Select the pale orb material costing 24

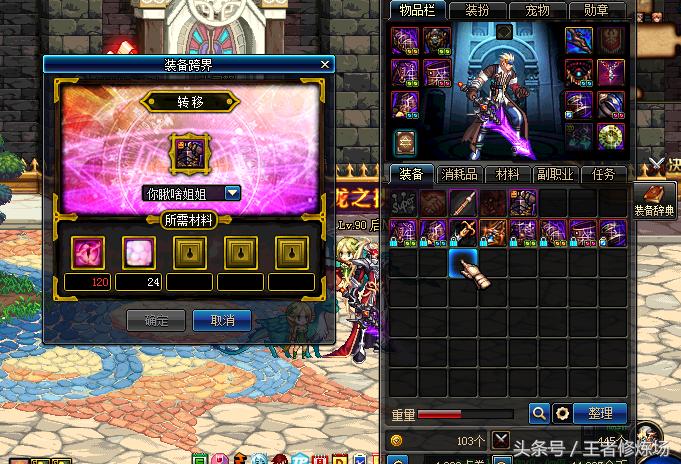pyautogui.click(x=138, y=252)
